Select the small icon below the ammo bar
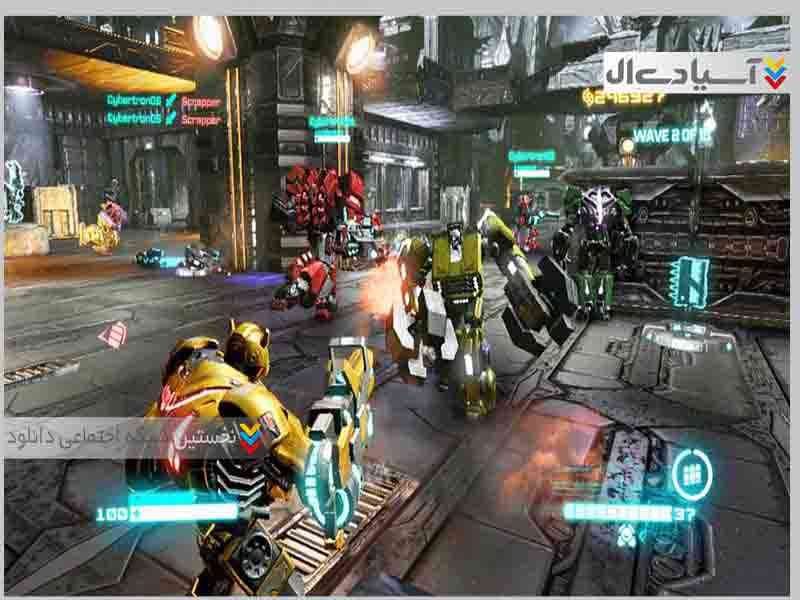The height and width of the screenshot is (600, 800). pos(625,535)
